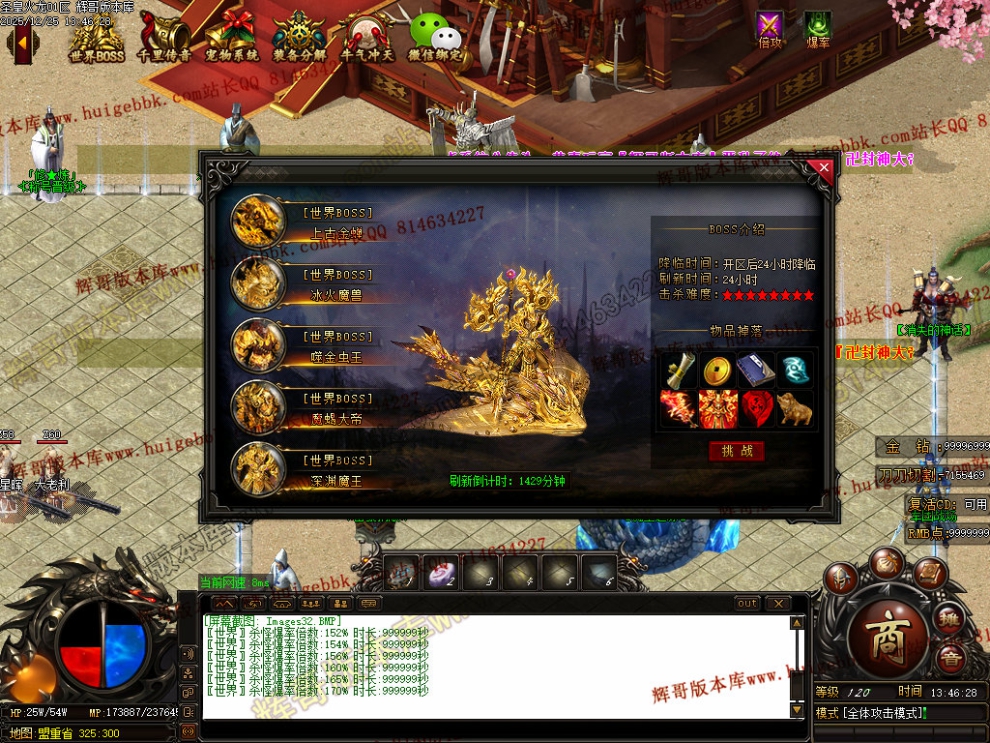Close the World Boss panel

(823, 169)
